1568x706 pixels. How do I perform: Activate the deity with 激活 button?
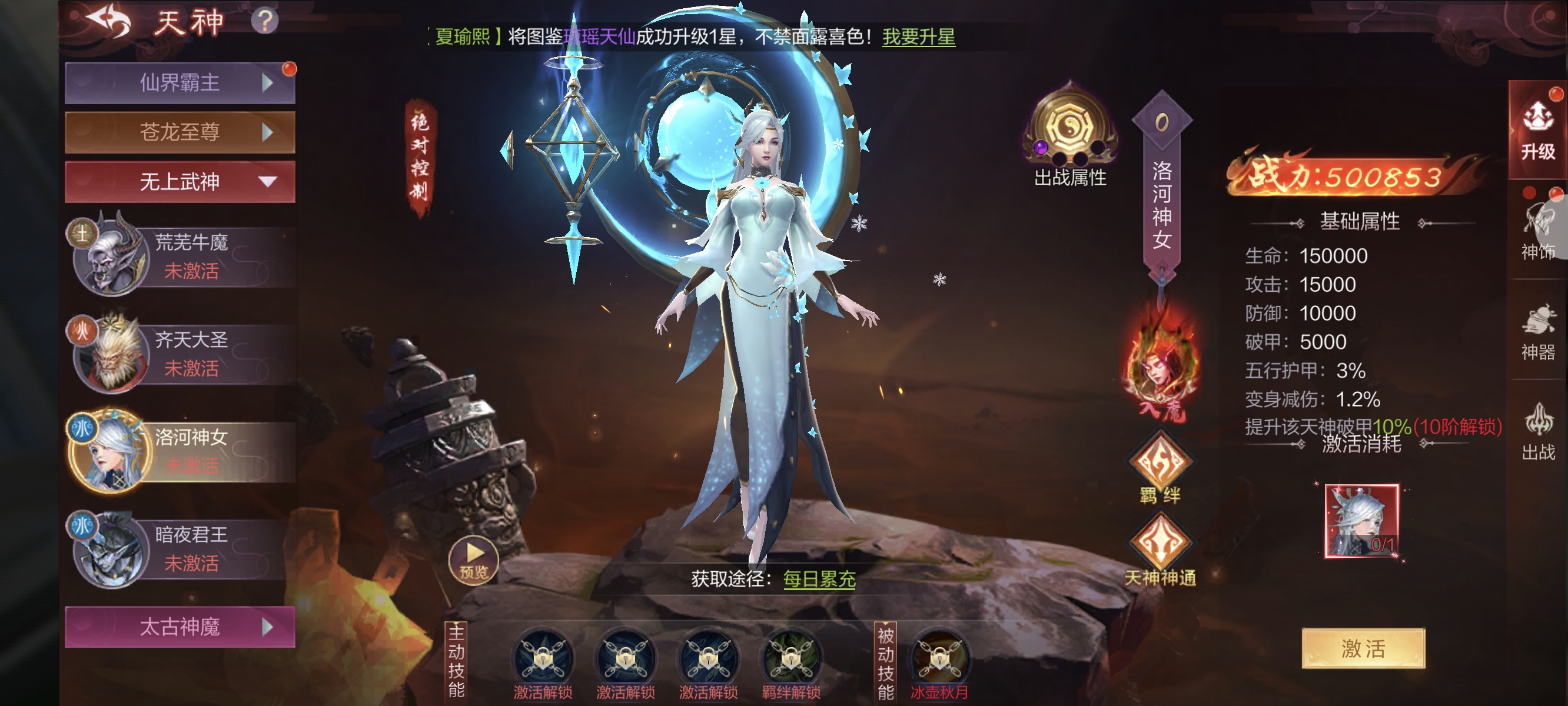pyautogui.click(x=1363, y=648)
